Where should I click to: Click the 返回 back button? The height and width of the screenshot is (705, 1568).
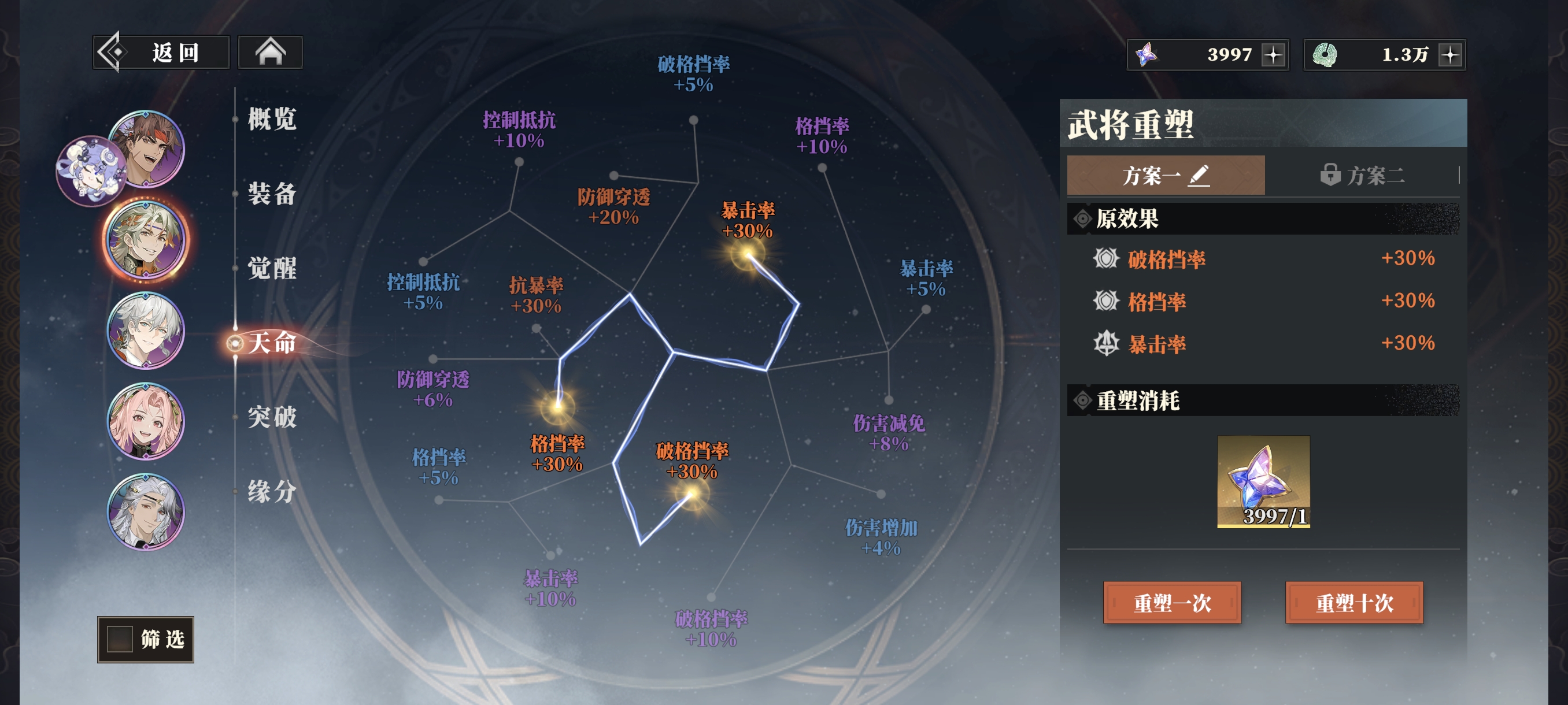[161, 53]
